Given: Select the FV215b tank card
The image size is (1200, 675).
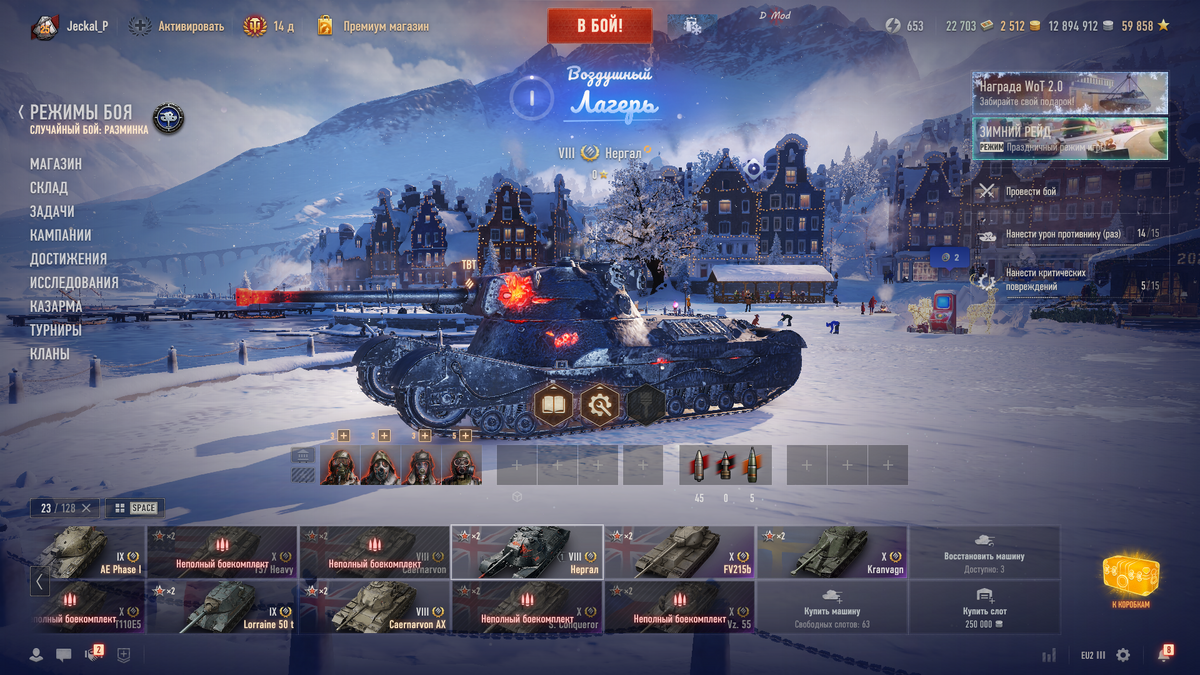Looking at the screenshot, I should 679,552.
